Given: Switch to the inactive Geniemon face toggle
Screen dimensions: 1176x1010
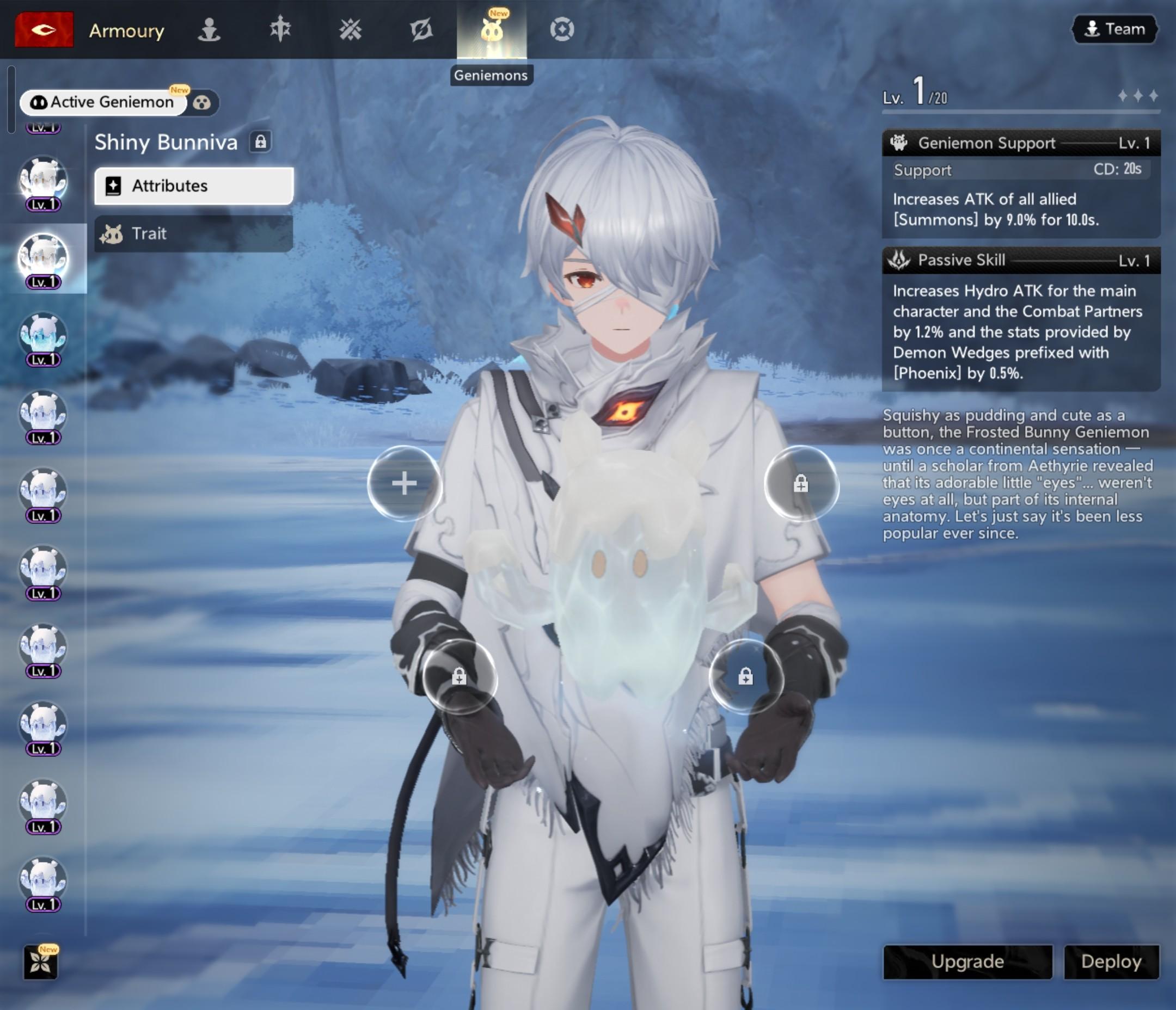Looking at the screenshot, I should pos(202,103).
